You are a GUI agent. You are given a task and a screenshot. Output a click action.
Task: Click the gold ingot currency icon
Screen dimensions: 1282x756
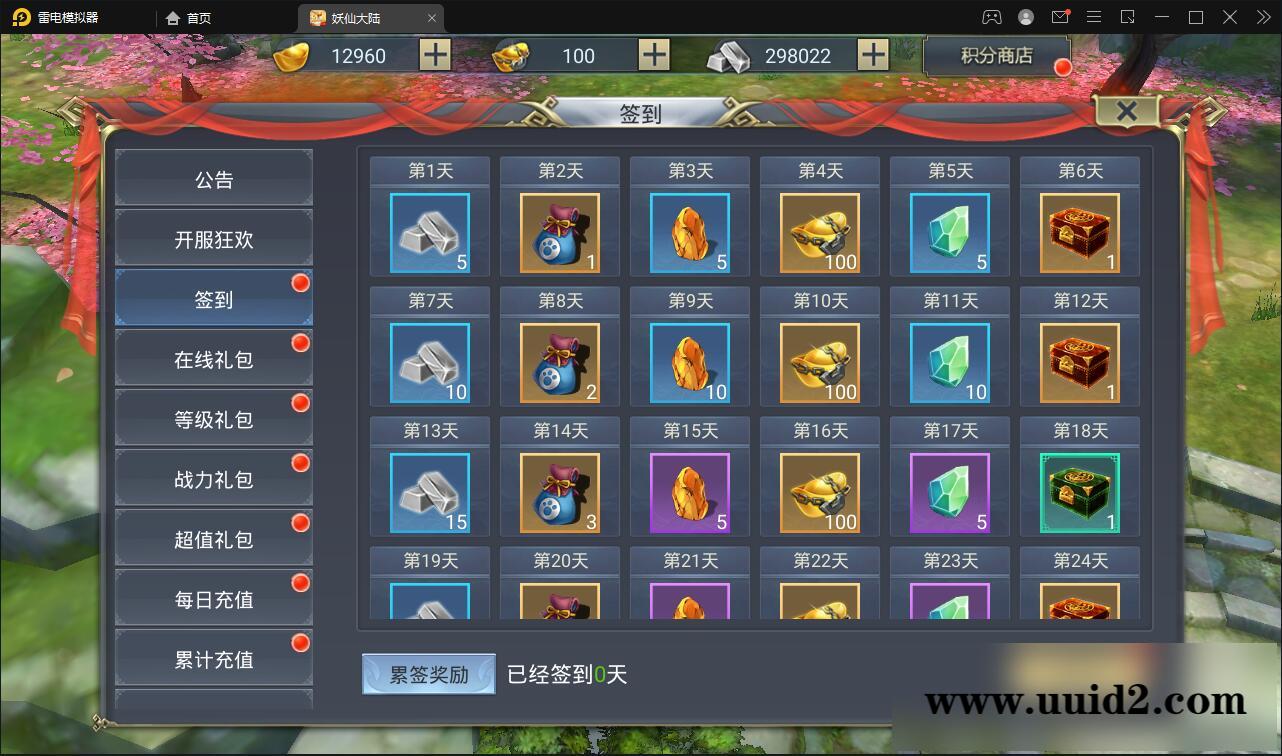click(291, 55)
